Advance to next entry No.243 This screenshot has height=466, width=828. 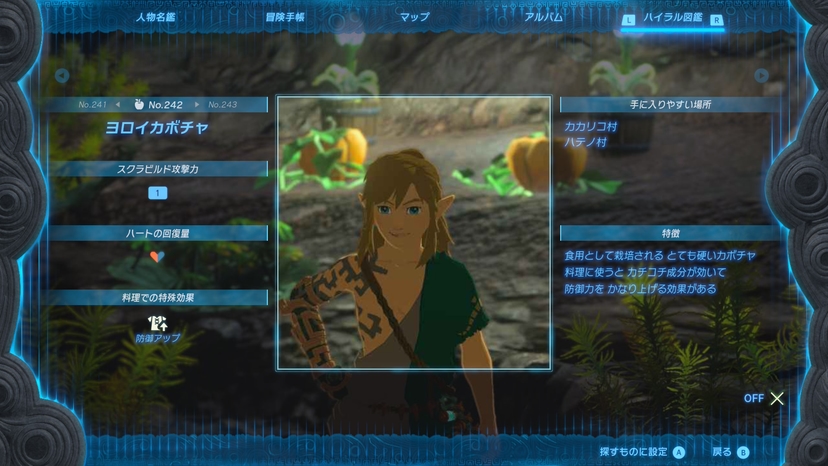pos(222,104)
